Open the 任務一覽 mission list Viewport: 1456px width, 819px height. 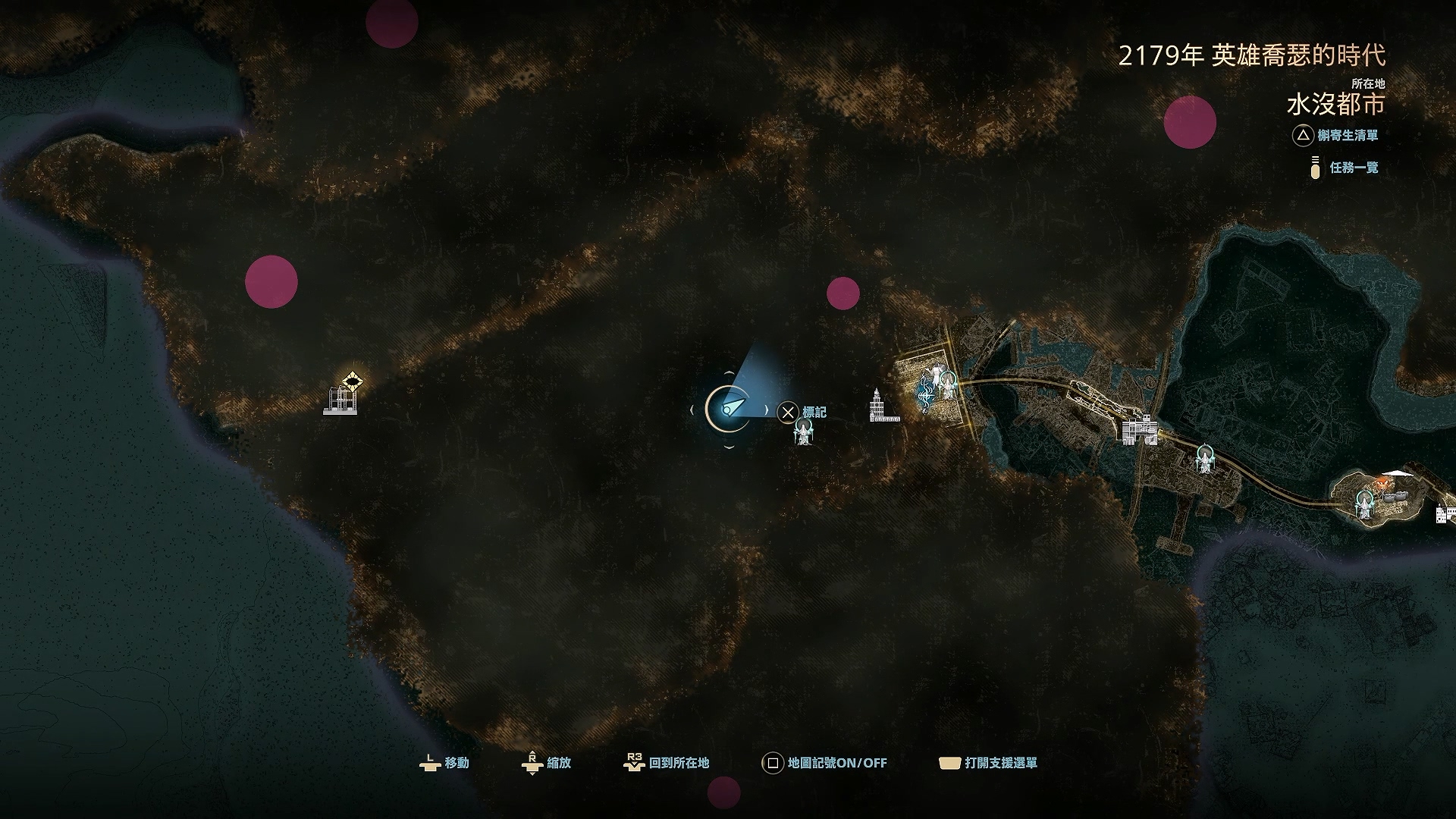click(1345, 168)
